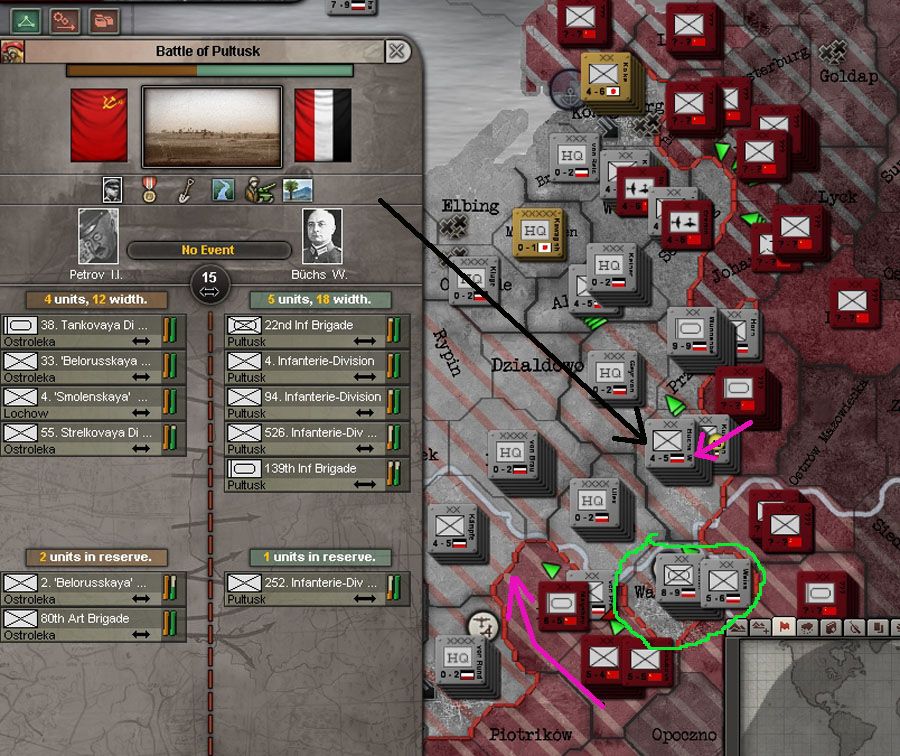Click the shovel dig-in modifier icon
Screen dimensions: 900x756
pos(185,189)
